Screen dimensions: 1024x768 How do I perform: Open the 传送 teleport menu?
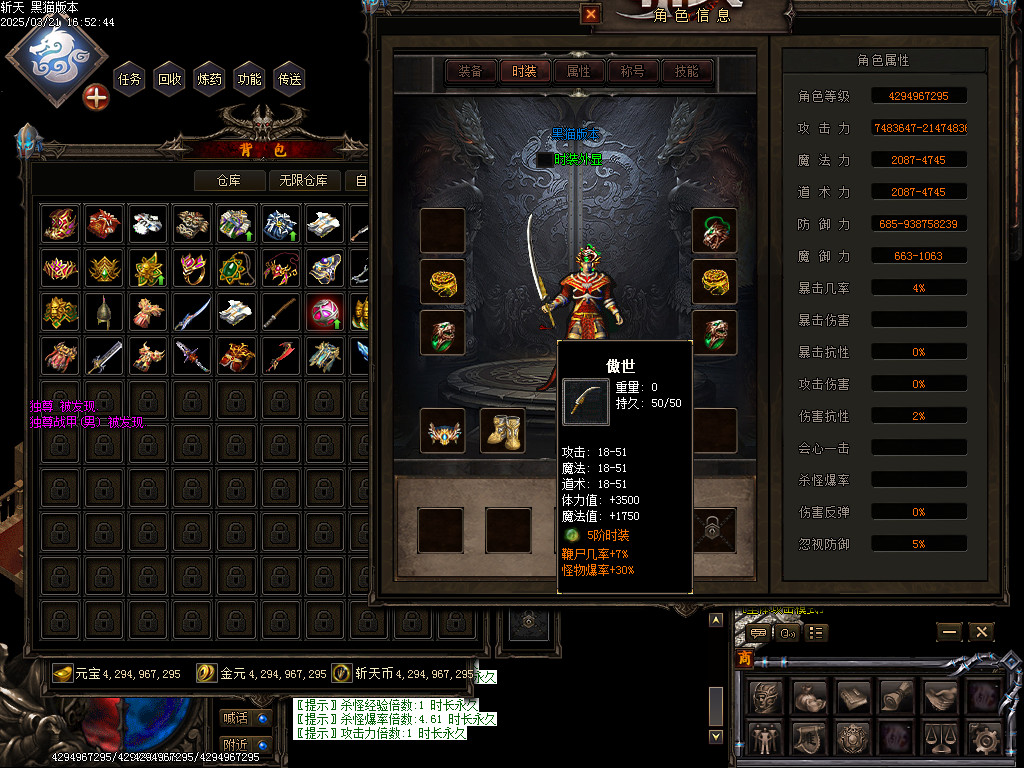click(290, 79)
